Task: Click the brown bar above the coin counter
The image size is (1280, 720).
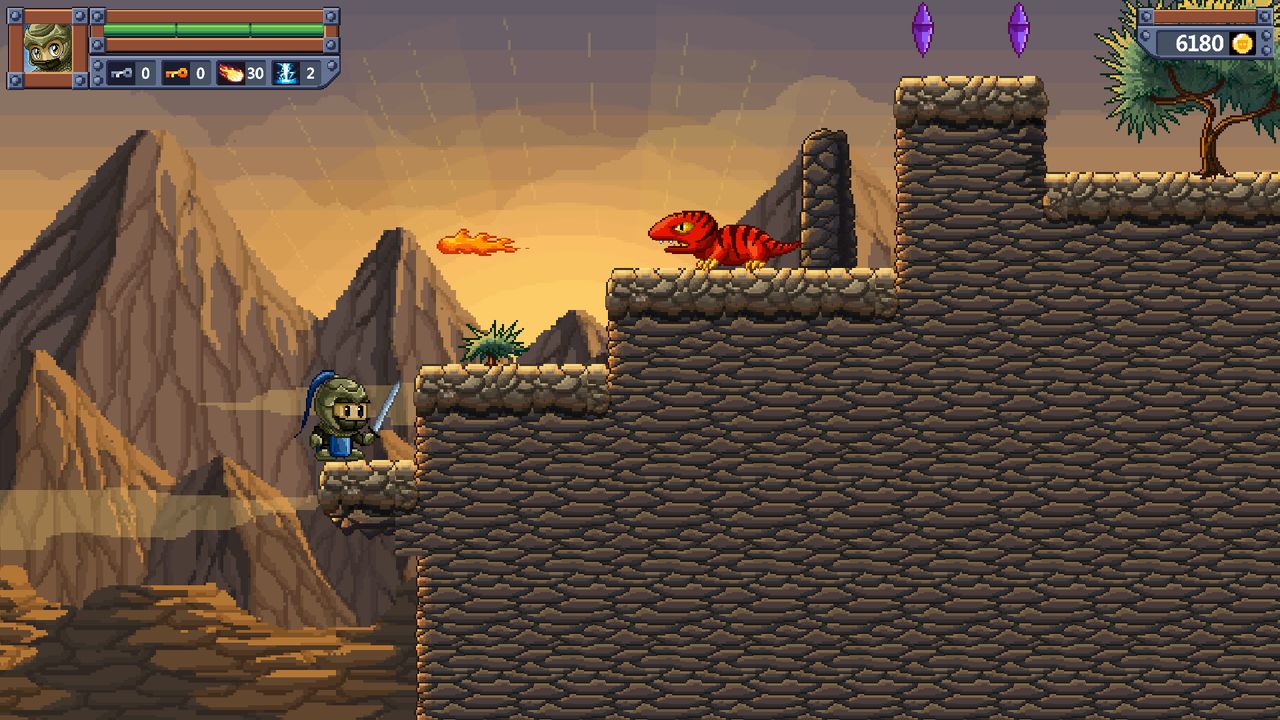Action: (x=1205, y=15)
